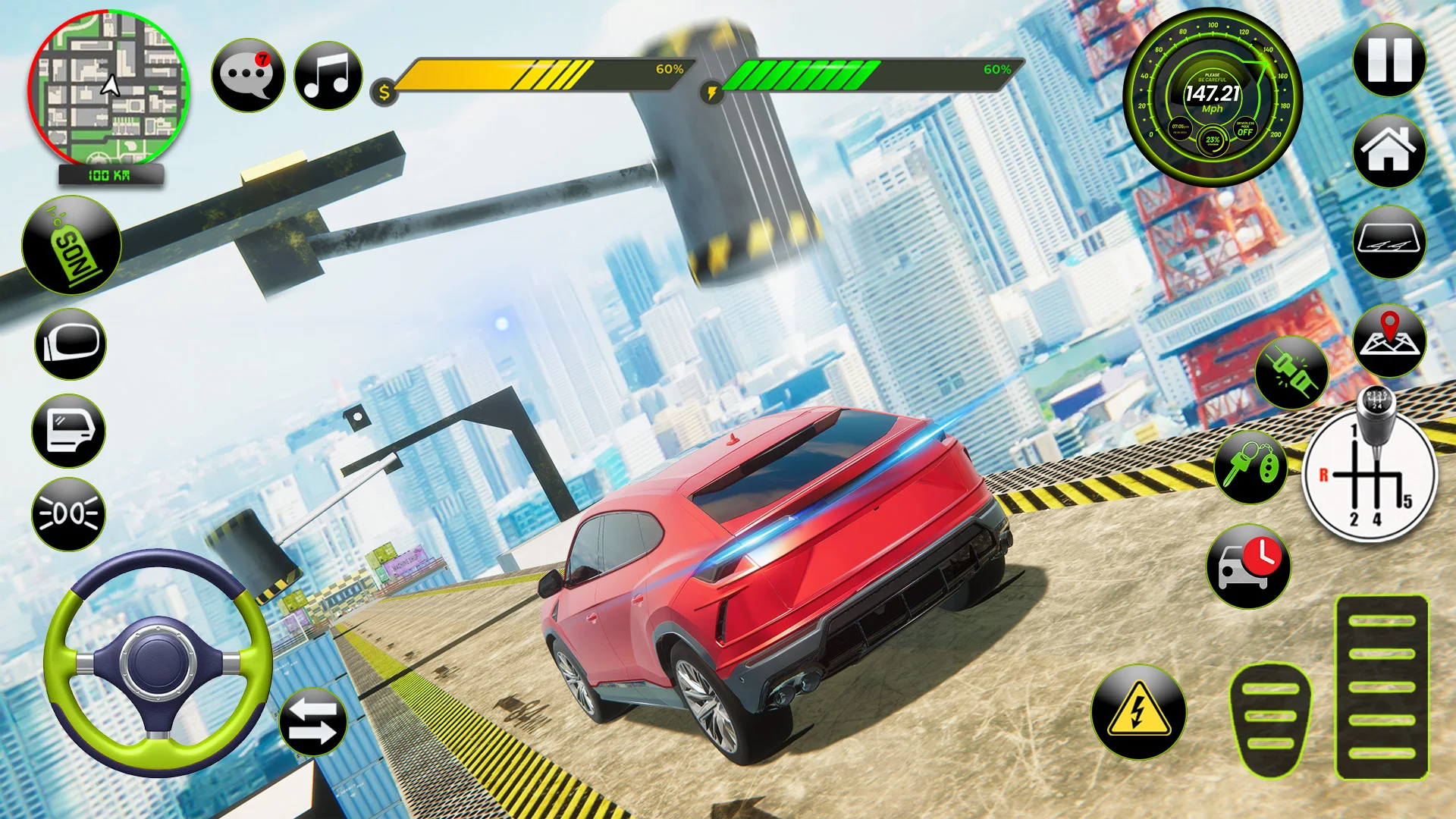Activate the windshield wiper button
The image size is (1456, 819).
click(1389, 243)
